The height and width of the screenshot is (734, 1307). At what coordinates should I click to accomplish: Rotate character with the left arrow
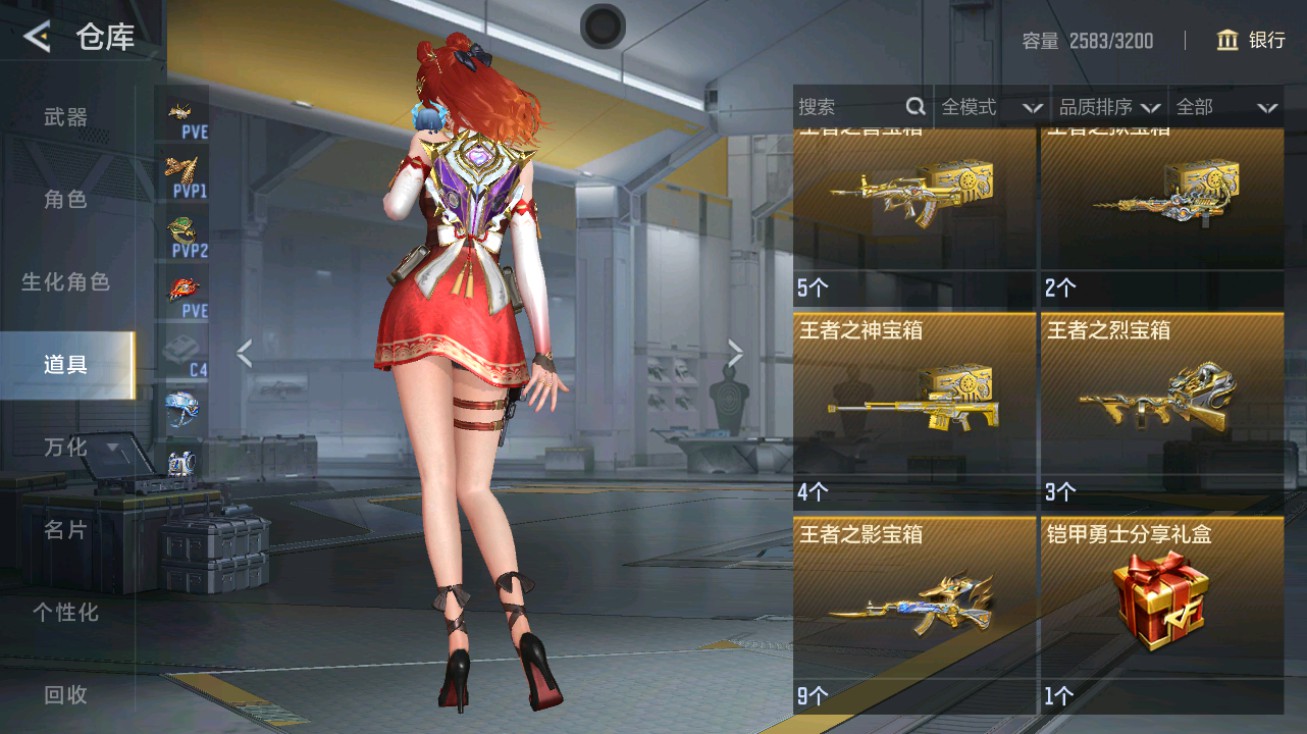244,352
